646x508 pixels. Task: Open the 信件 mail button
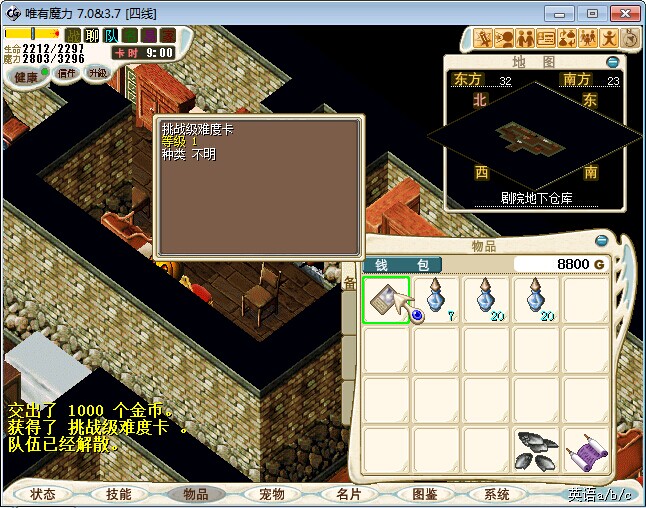67,73
